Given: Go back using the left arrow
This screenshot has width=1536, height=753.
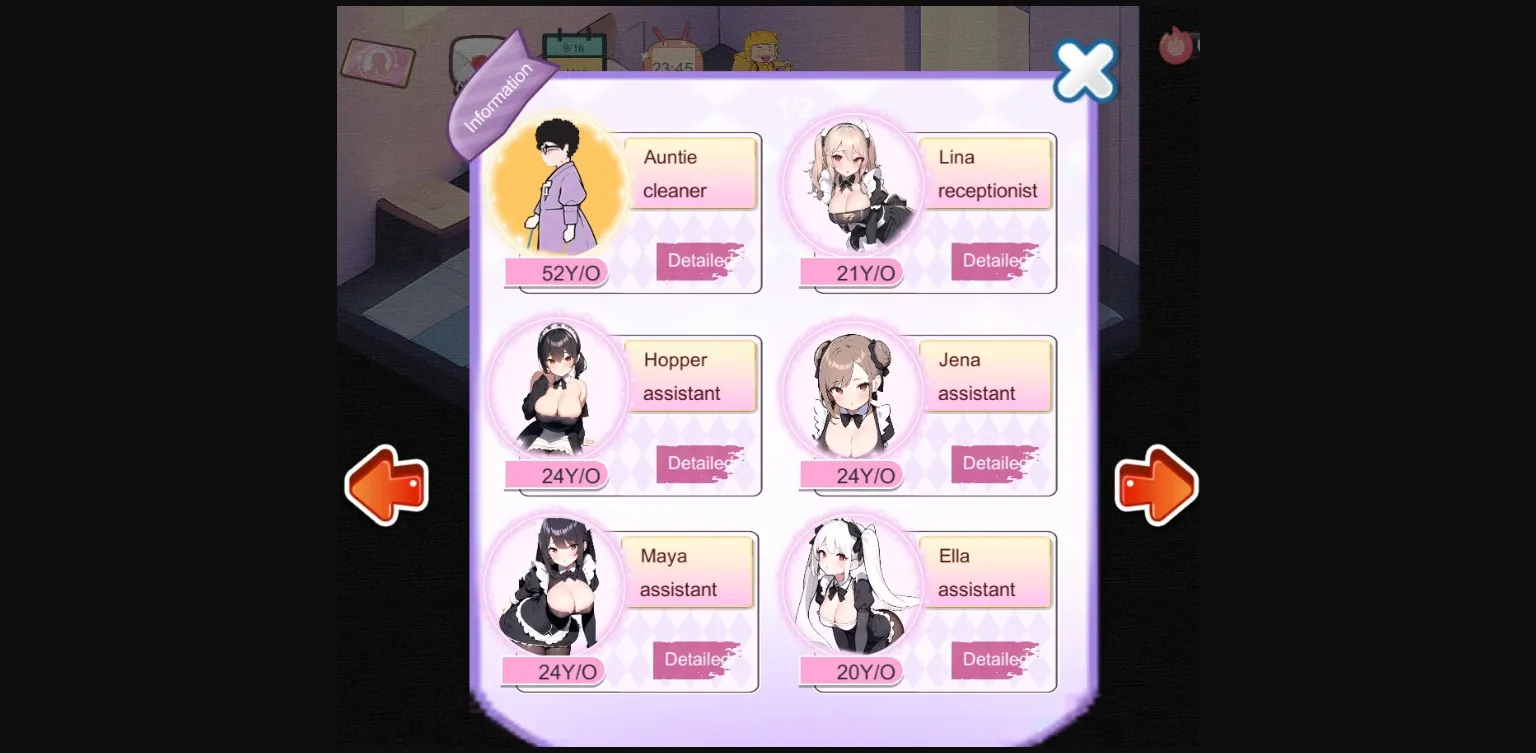Looking at the screenshot, I should 388,485.
